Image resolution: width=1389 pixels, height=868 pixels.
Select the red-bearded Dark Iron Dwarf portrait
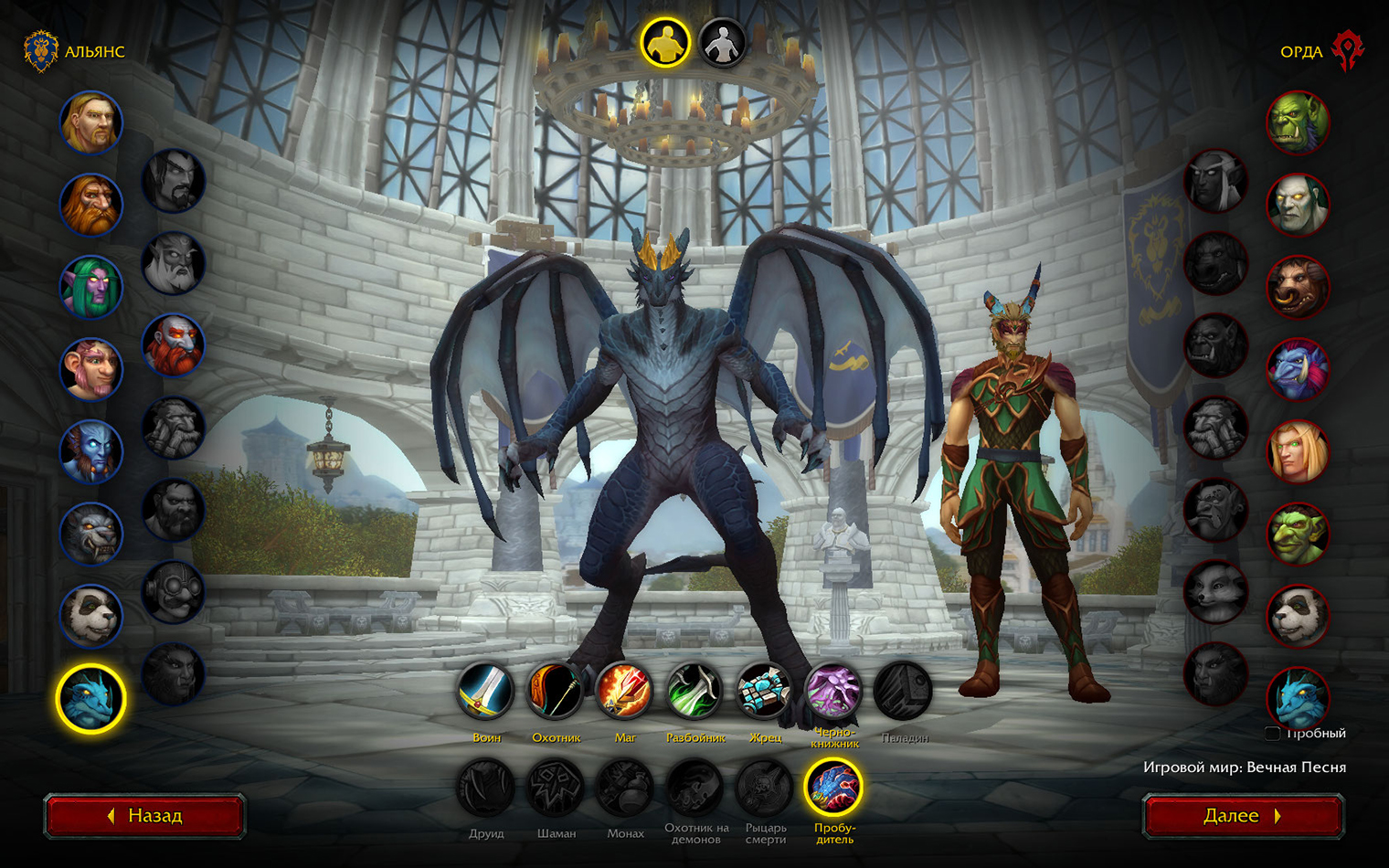pyautogui.click(x=174, y=345)
